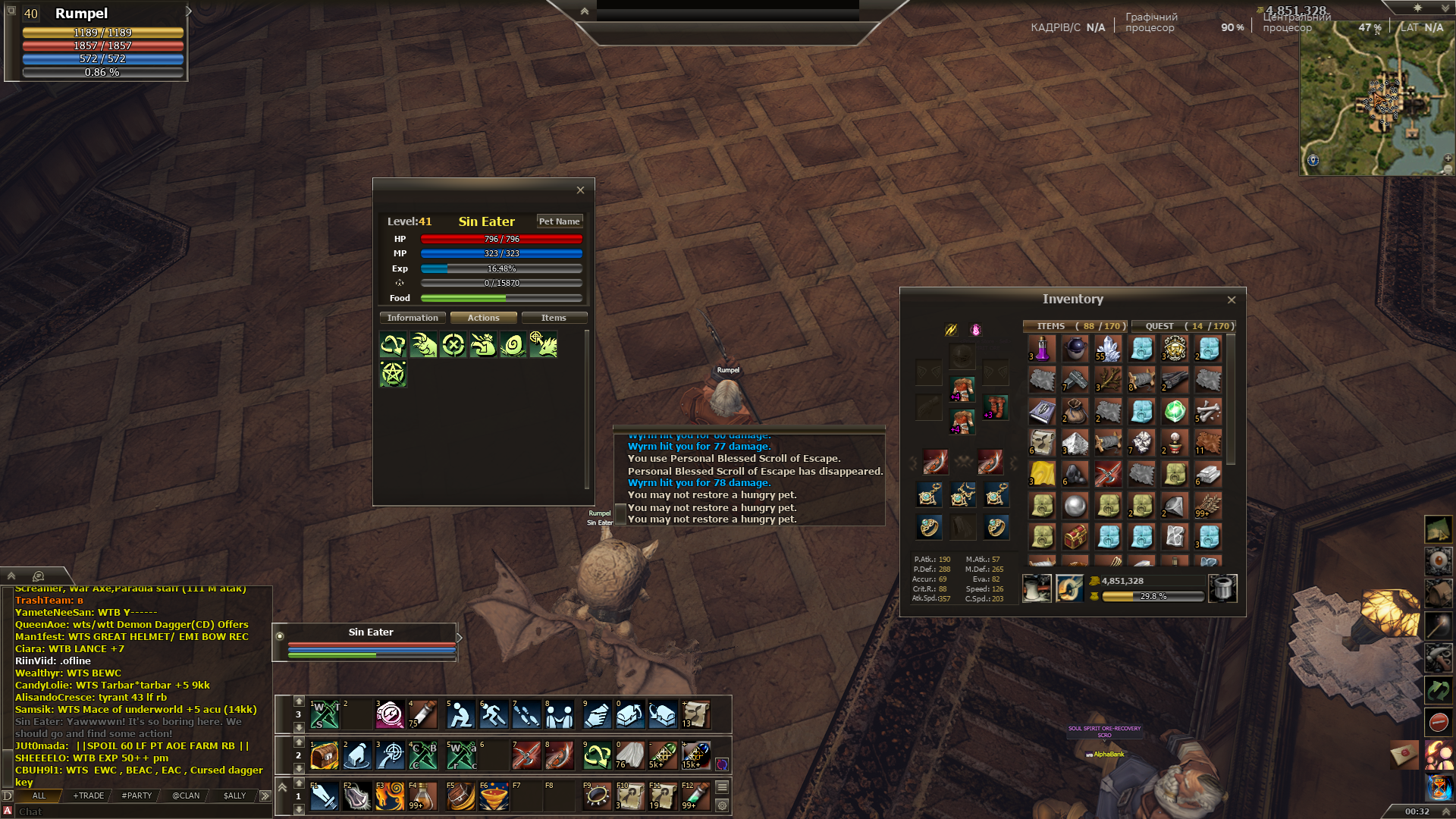This screenshot has height=819, width=1456.
Task: Switch to the QUEST inventory tab
Action: [1184, 326]
